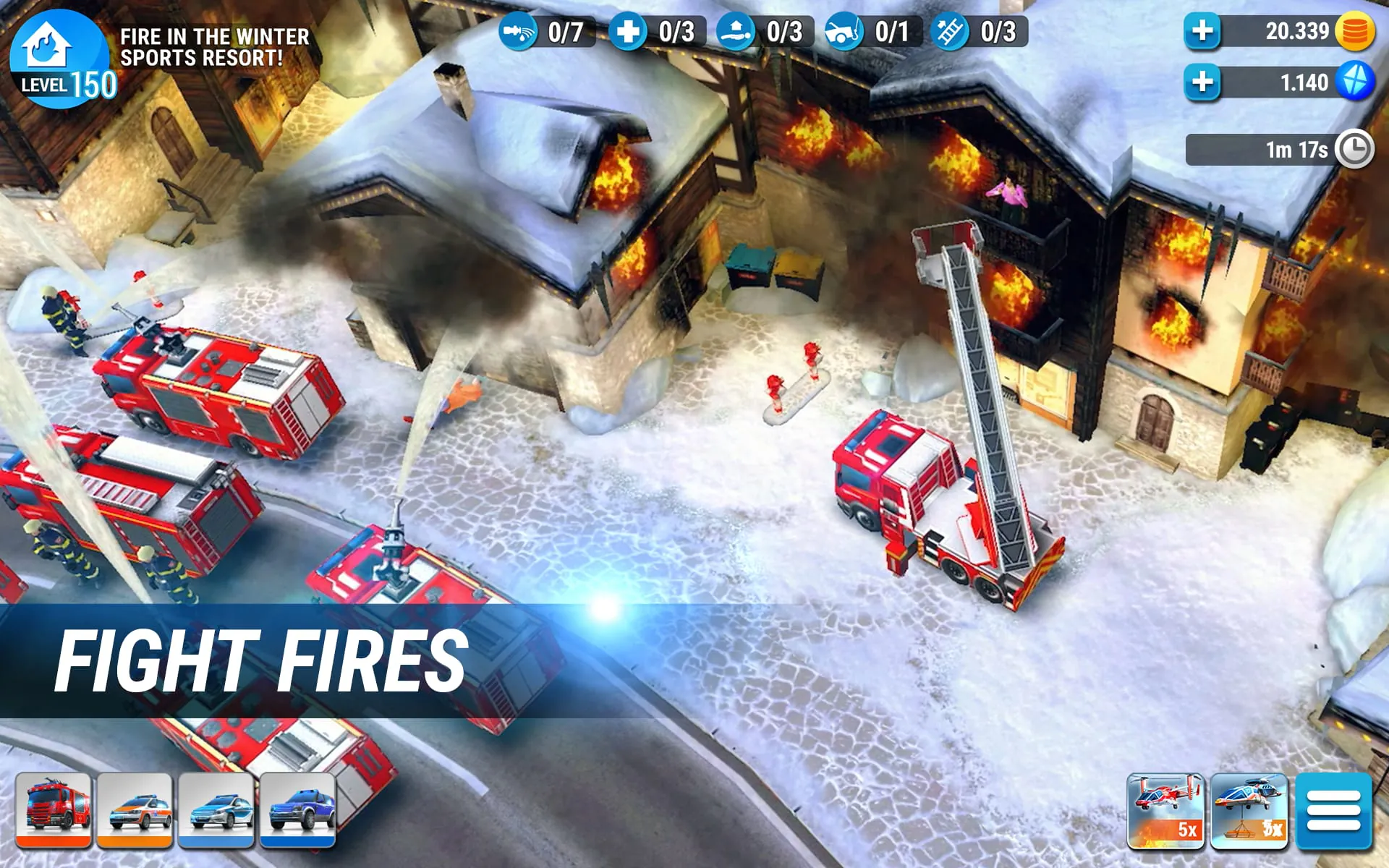Deploy the transport helicopter with rescue basket
This screenshot has height=868, width=1389.
[1250, 810]
